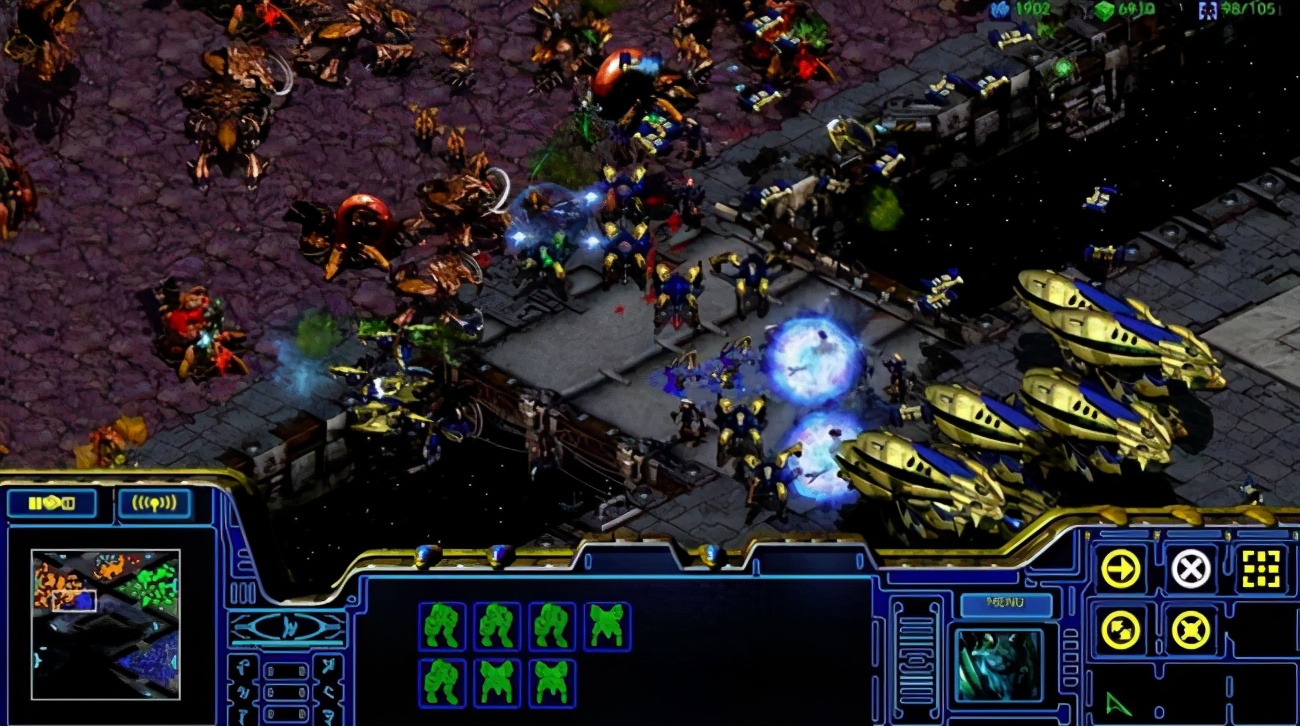Screen dimensions: 1300x726
Task: Open the messaging broadcast button
Action: click(154, 503)
